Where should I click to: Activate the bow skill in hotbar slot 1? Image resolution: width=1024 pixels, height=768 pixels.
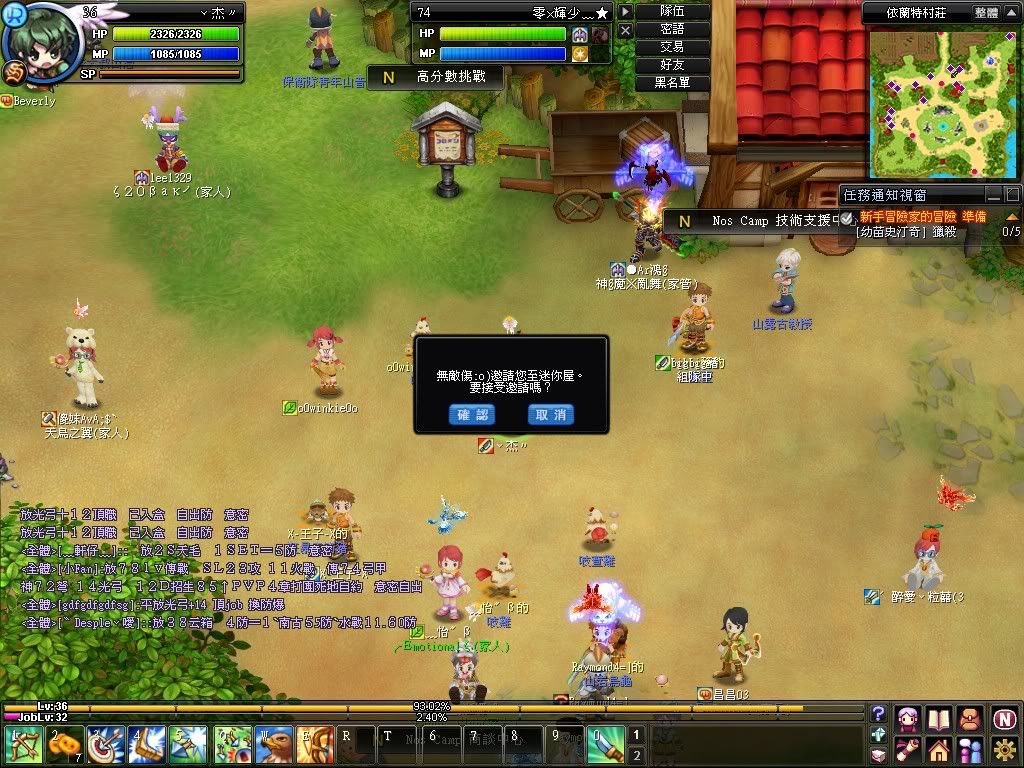tap(22, 745)
